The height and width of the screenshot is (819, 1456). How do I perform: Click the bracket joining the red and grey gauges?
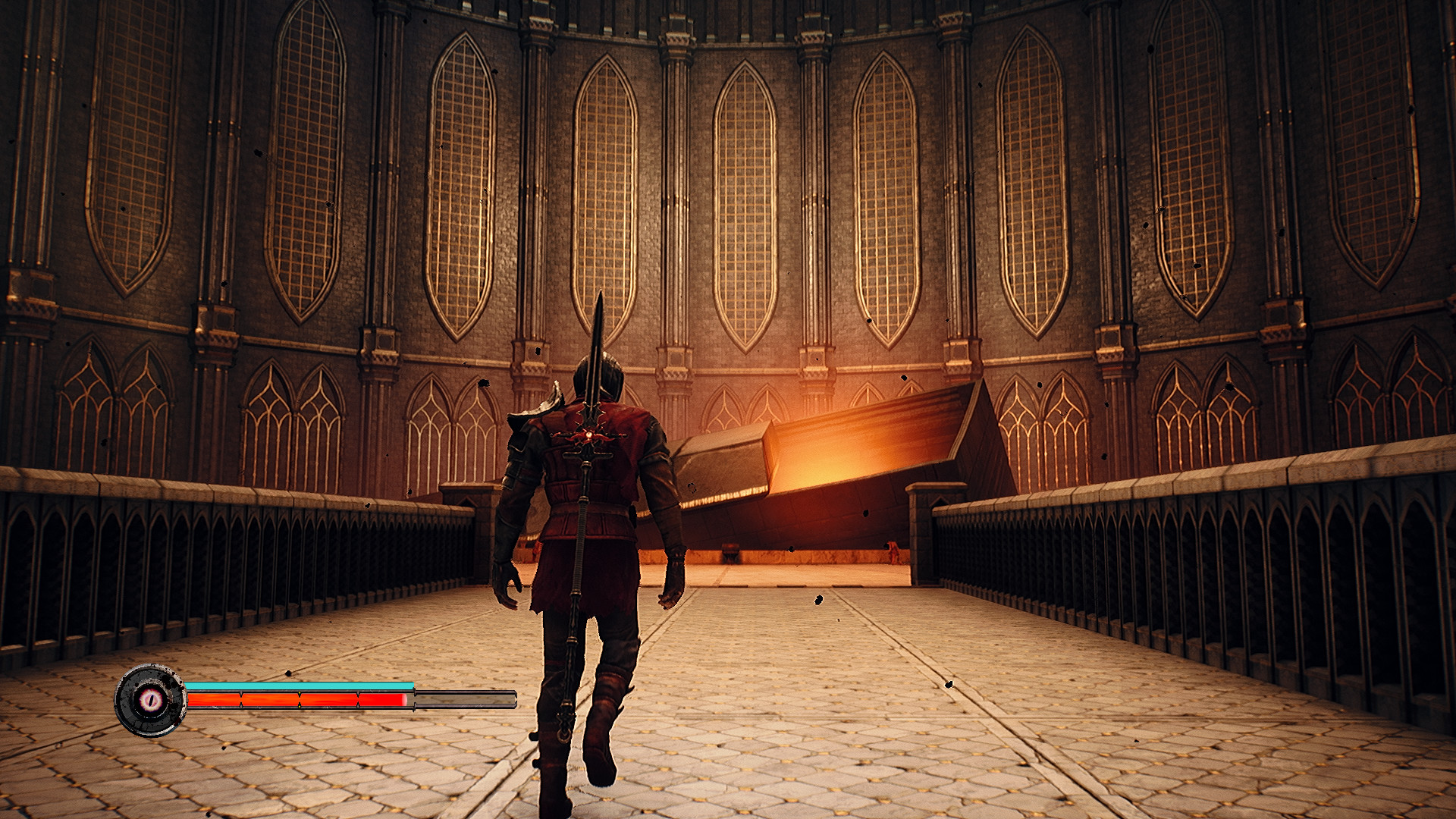pyautogui.click(x=415, y=698)
